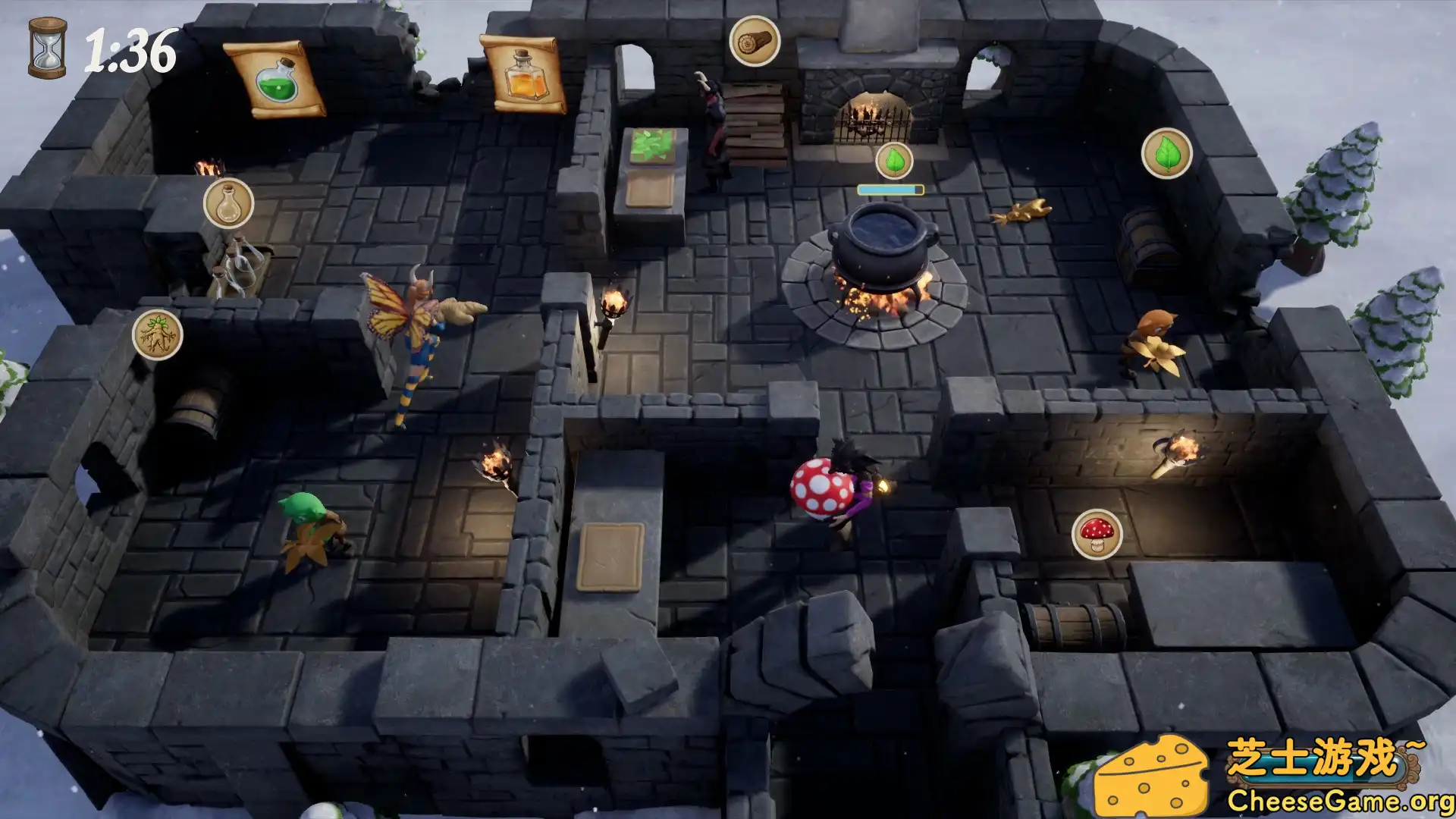Click the fireplace with burning fire
Image resolution: width=1456 pixels, height=819 pixels.
[872, 114]
